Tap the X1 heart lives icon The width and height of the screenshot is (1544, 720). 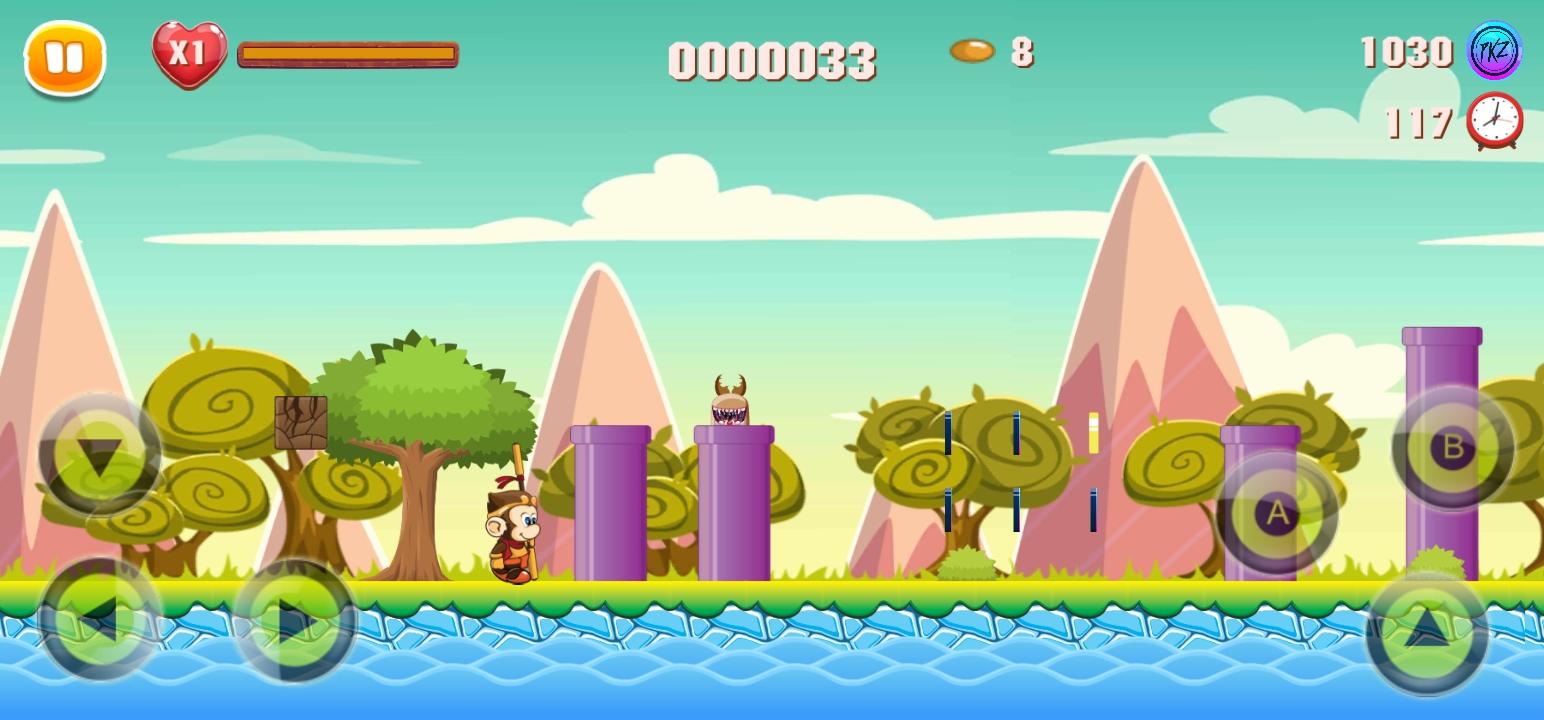pyautogui.click(x=190, y=55)
